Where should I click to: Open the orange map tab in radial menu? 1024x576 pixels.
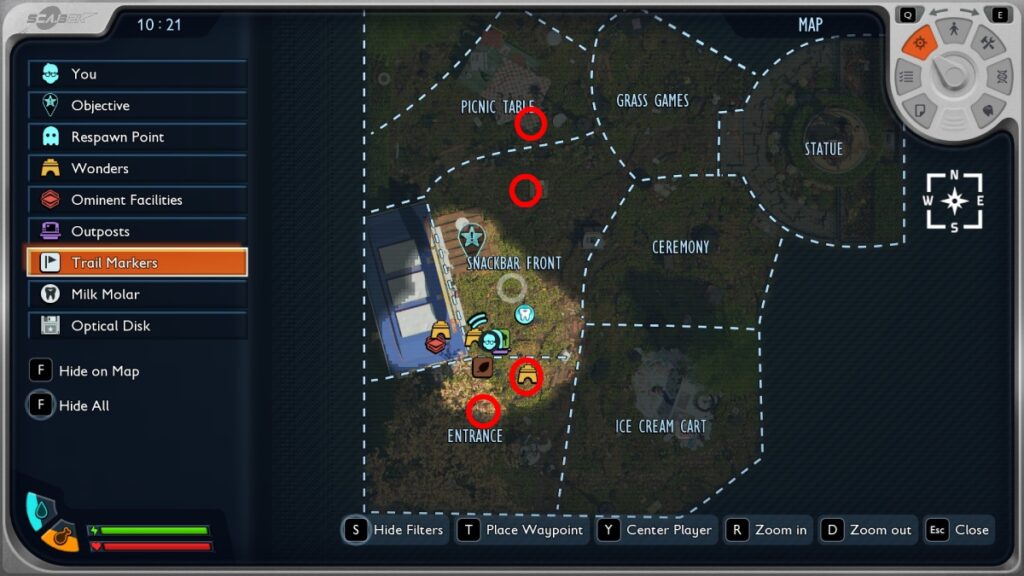(919, 42)
